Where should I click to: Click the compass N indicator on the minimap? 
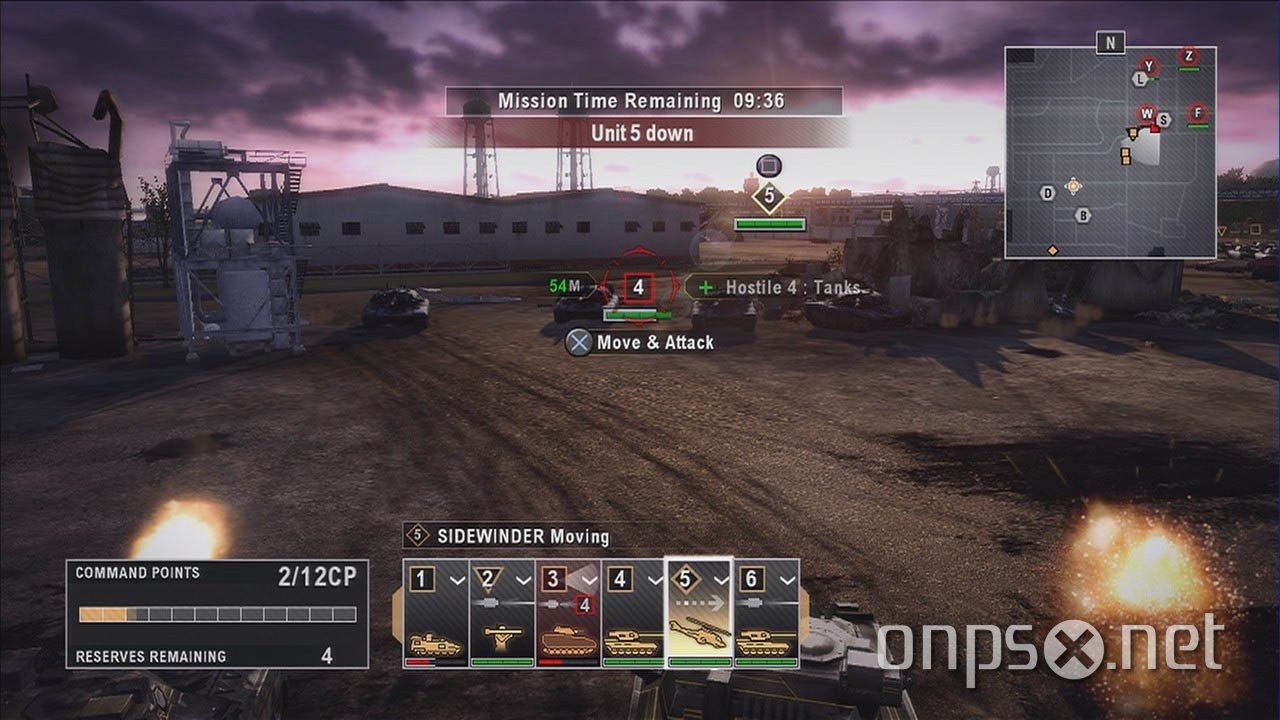tap(1110, 44)
